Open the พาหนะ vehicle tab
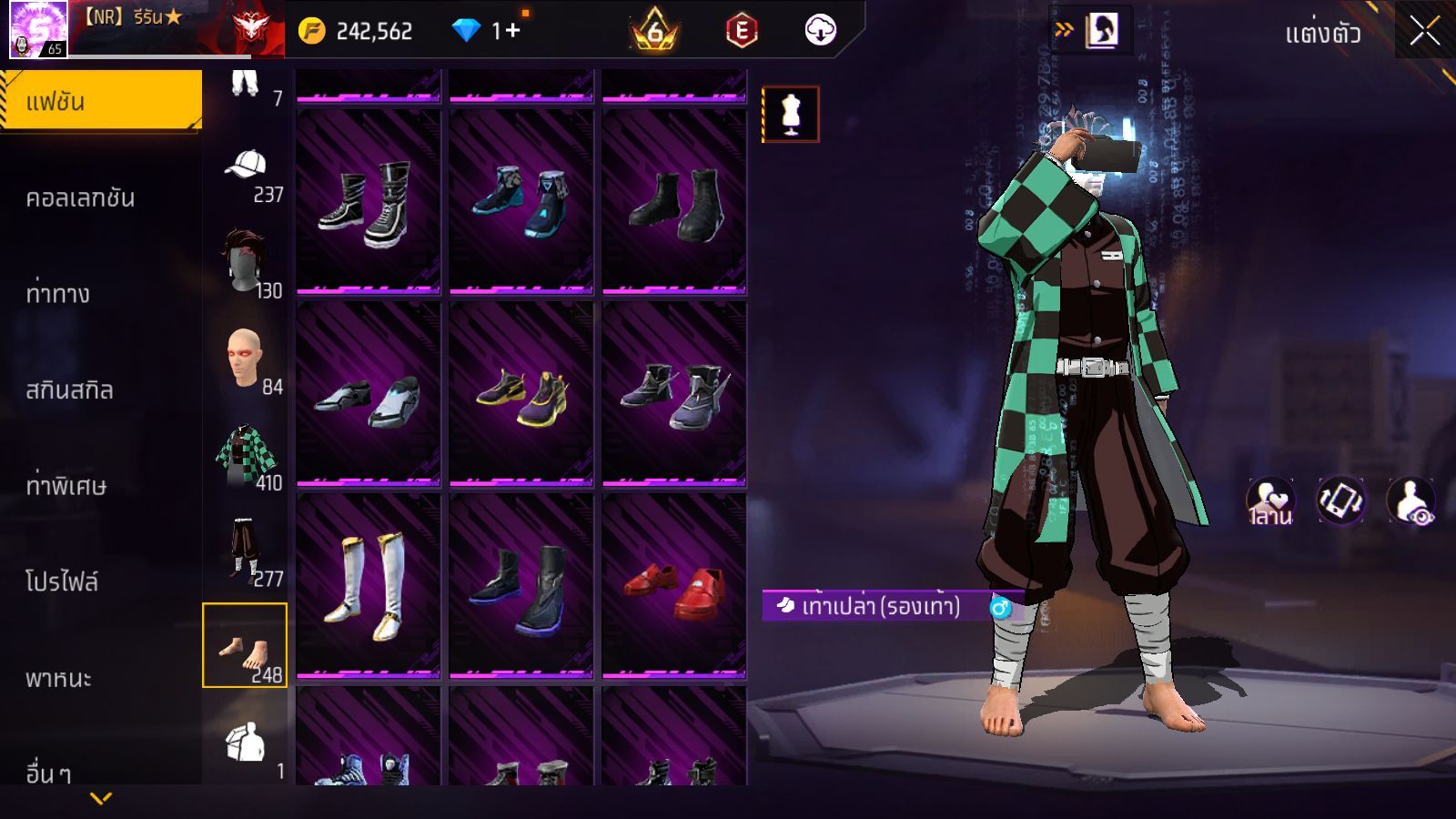This screenshot has width=1456, height=819. [x=58, y=679]
